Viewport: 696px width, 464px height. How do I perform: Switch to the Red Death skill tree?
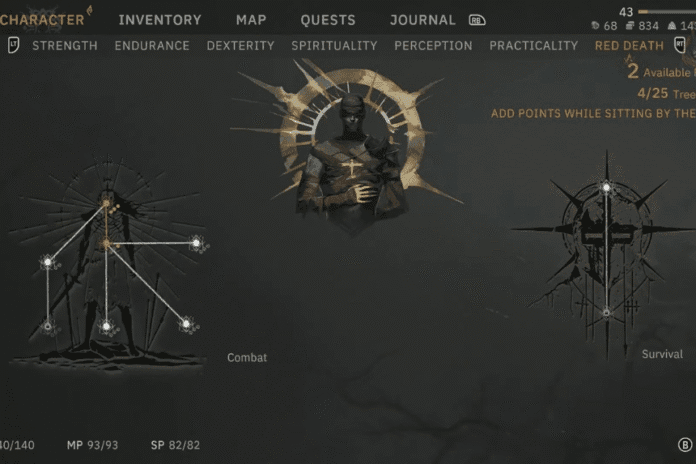click(628, 46)
